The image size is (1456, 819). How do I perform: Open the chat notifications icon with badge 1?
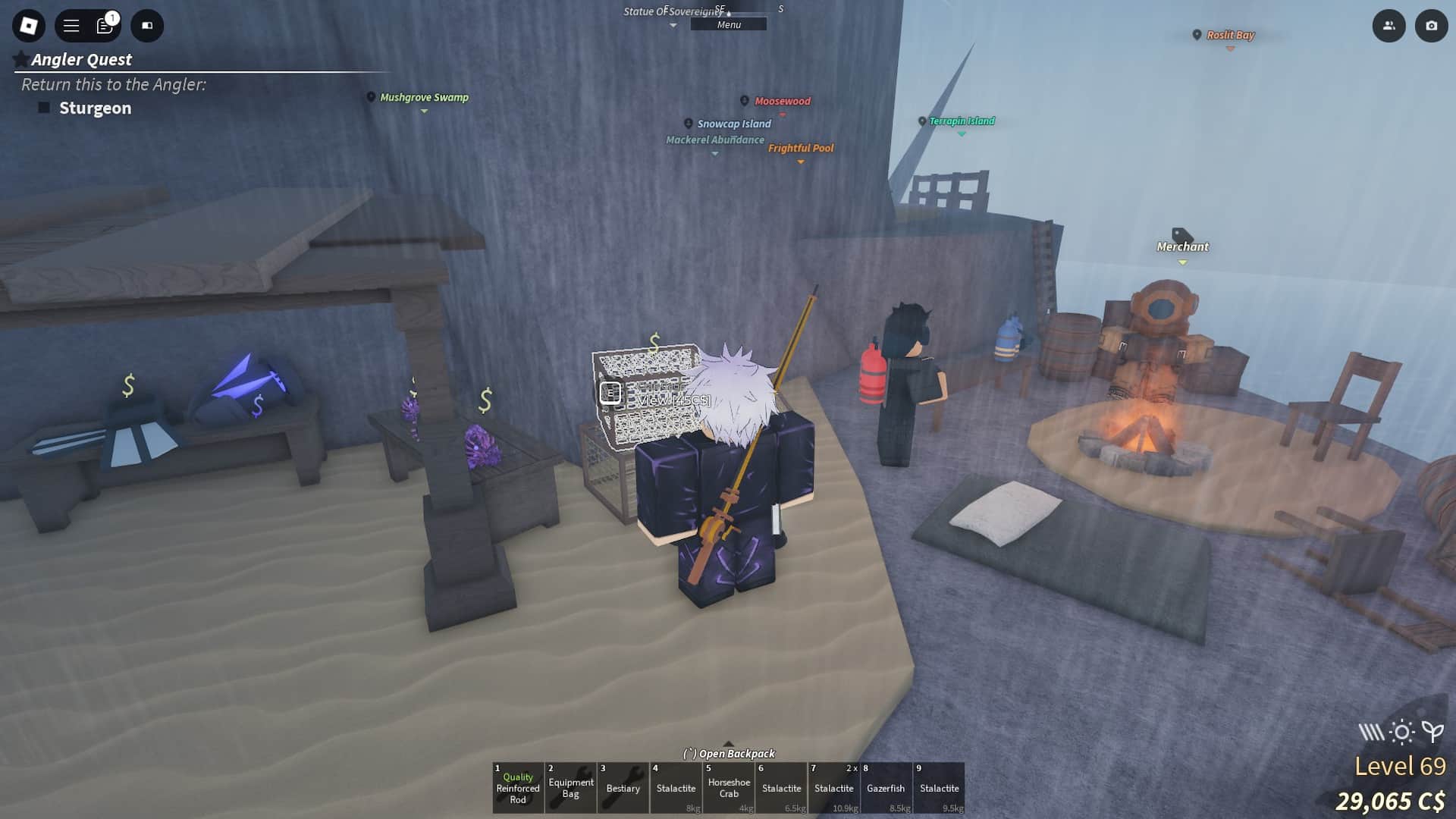pyautogui.click(x=105, y=25)
